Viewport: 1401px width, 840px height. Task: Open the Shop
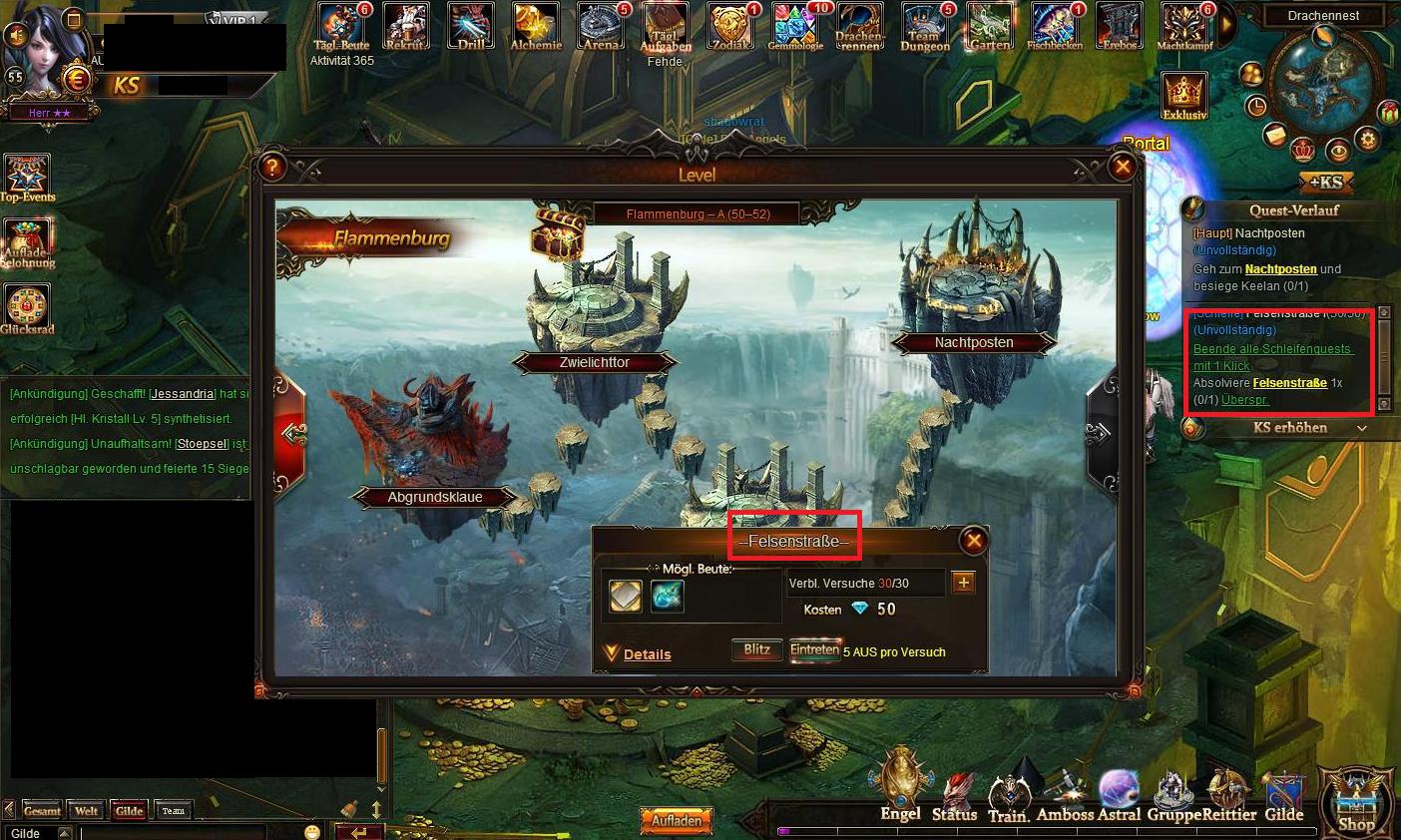1356,801
